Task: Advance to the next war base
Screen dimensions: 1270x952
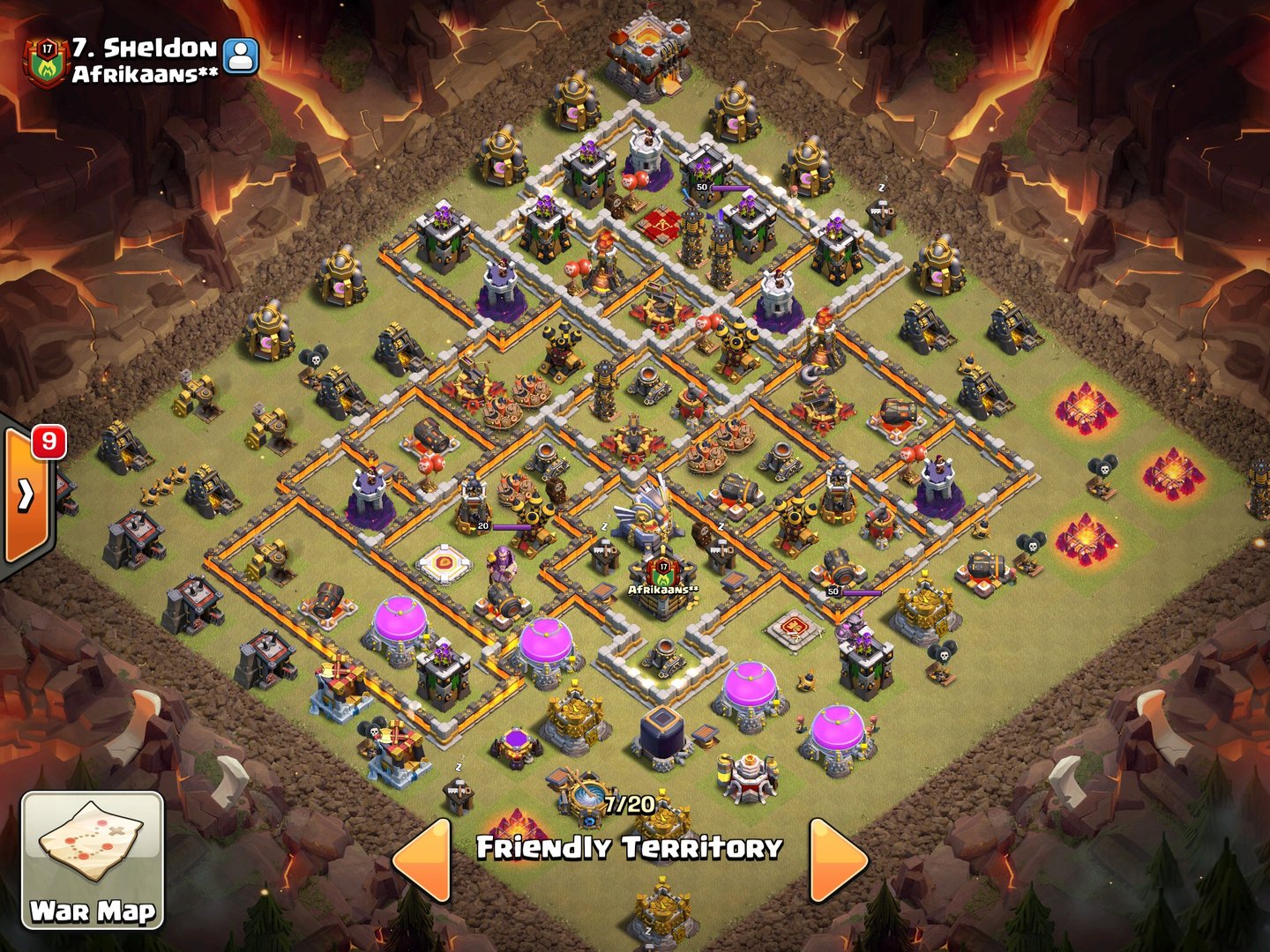Action: [x=837, y=859]
